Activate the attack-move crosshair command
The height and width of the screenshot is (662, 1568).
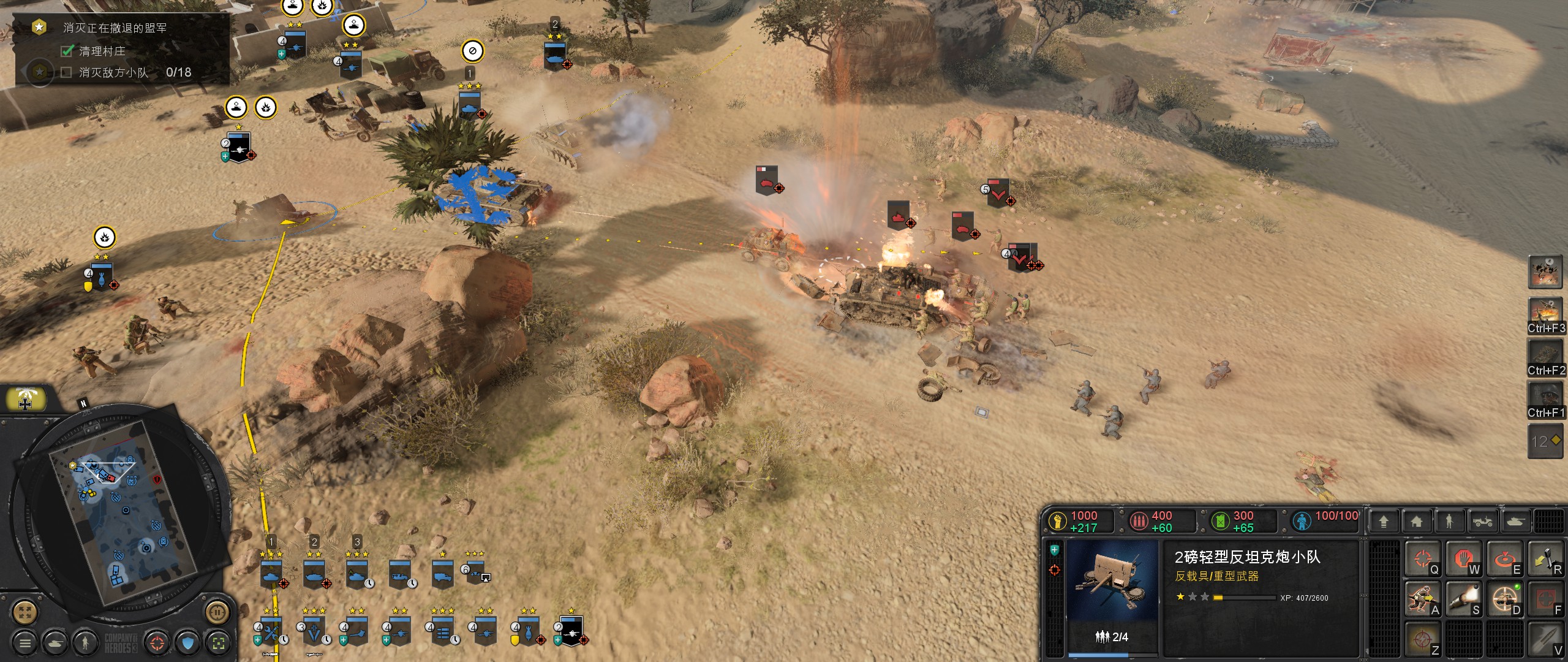(x=1422, y=559)
